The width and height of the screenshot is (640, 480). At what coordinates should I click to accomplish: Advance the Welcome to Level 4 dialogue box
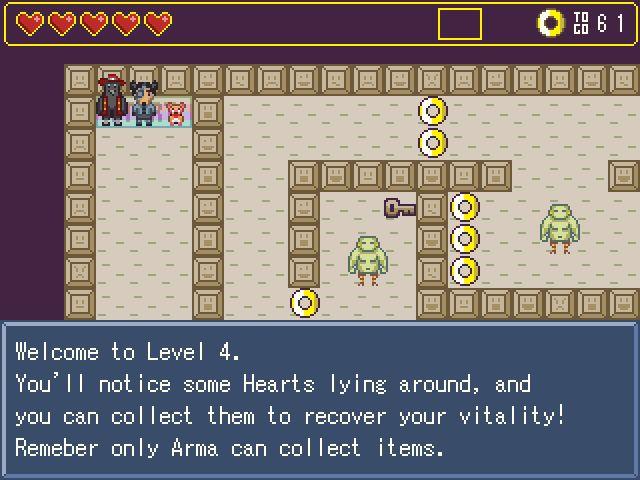tap(319, 399)
